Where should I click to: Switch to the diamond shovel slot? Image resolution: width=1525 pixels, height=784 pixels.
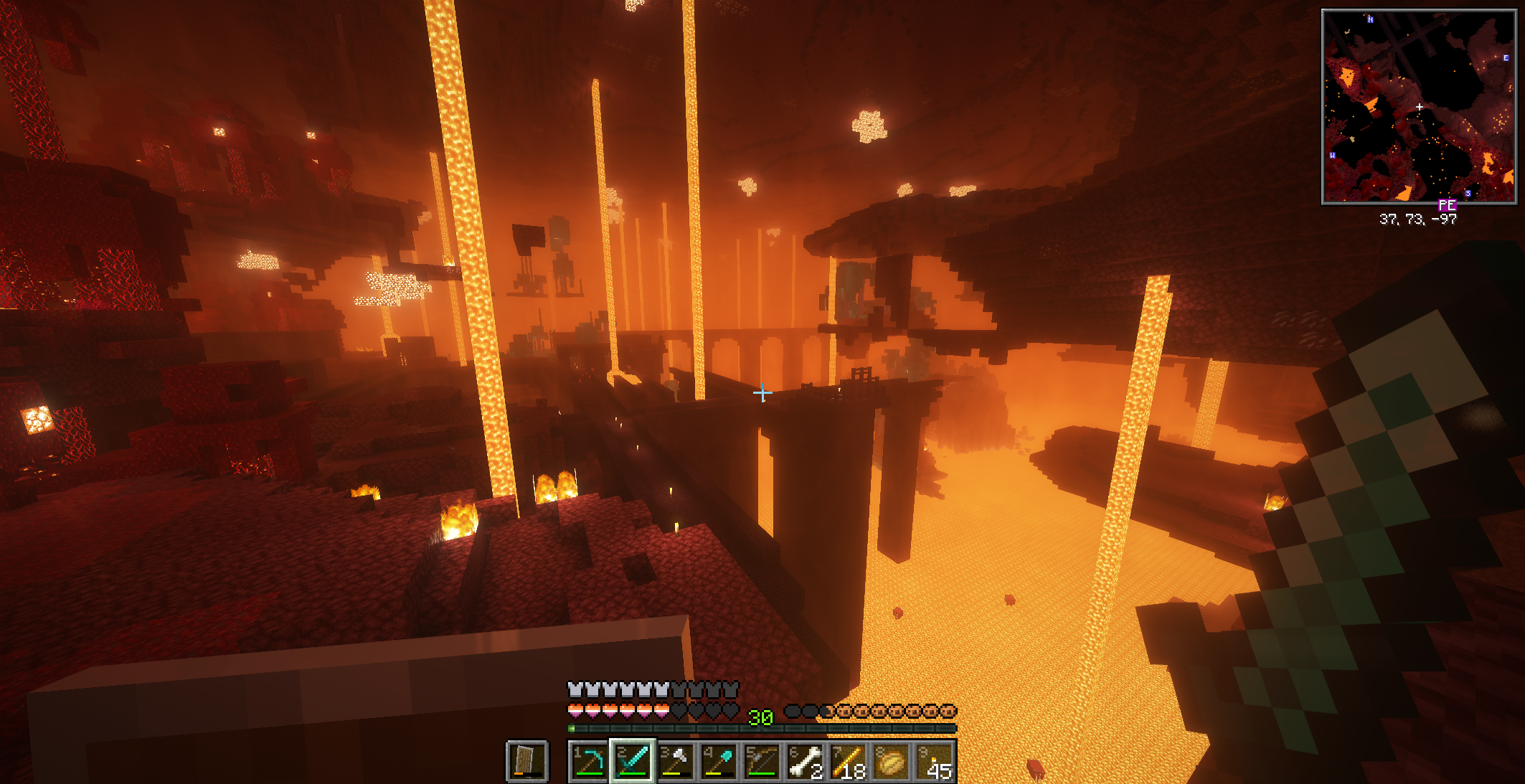point(718,762)
